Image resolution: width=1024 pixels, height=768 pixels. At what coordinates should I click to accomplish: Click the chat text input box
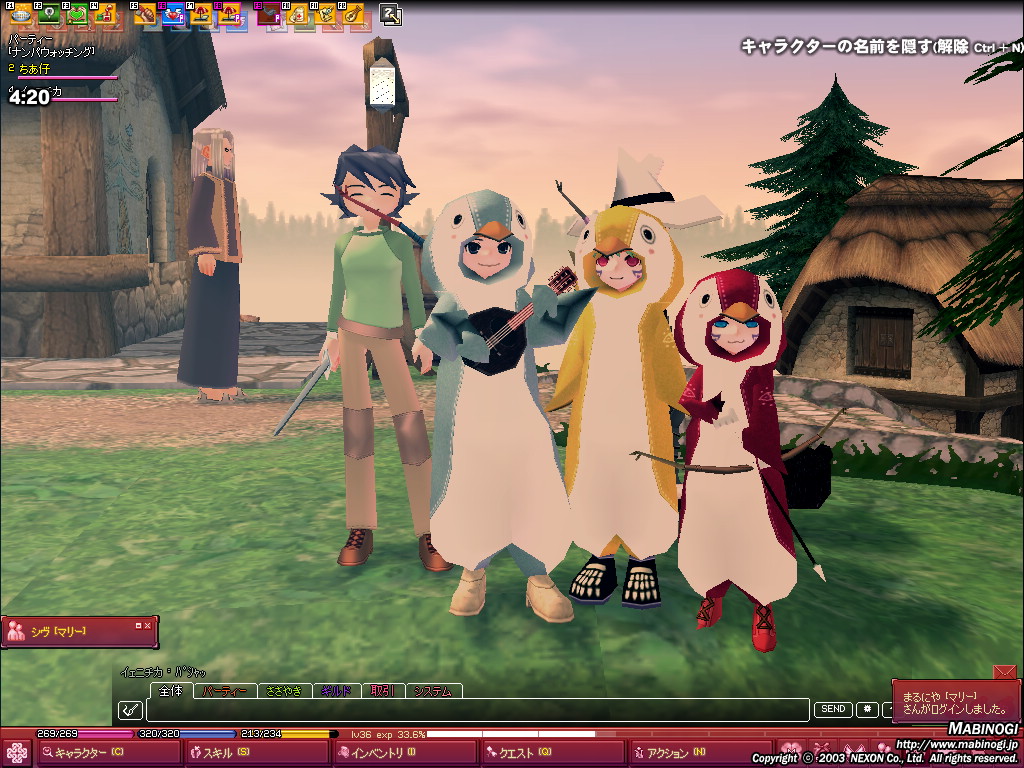[x=476, y=710]
